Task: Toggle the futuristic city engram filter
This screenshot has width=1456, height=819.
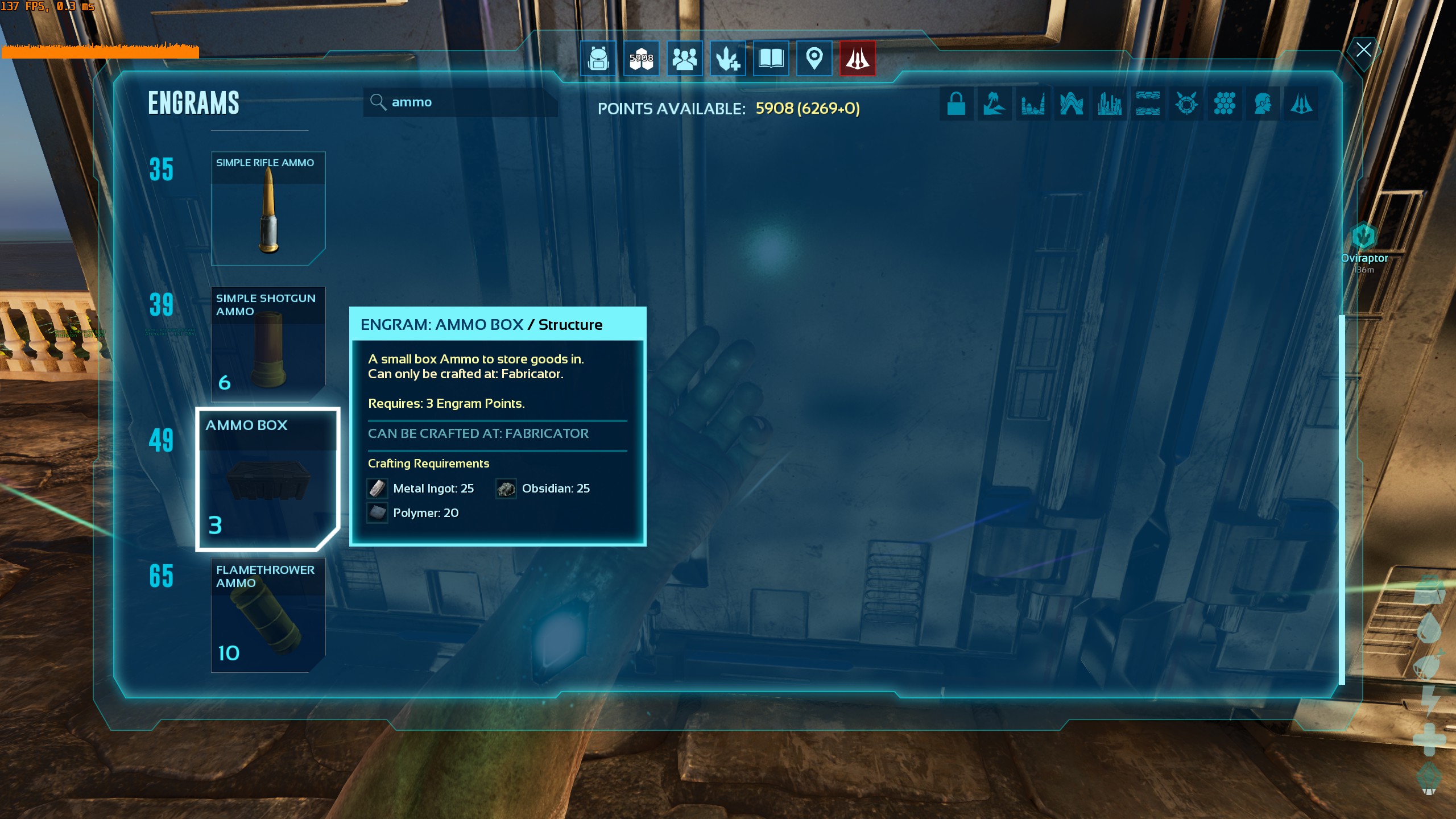Action: click(1109, 104)
